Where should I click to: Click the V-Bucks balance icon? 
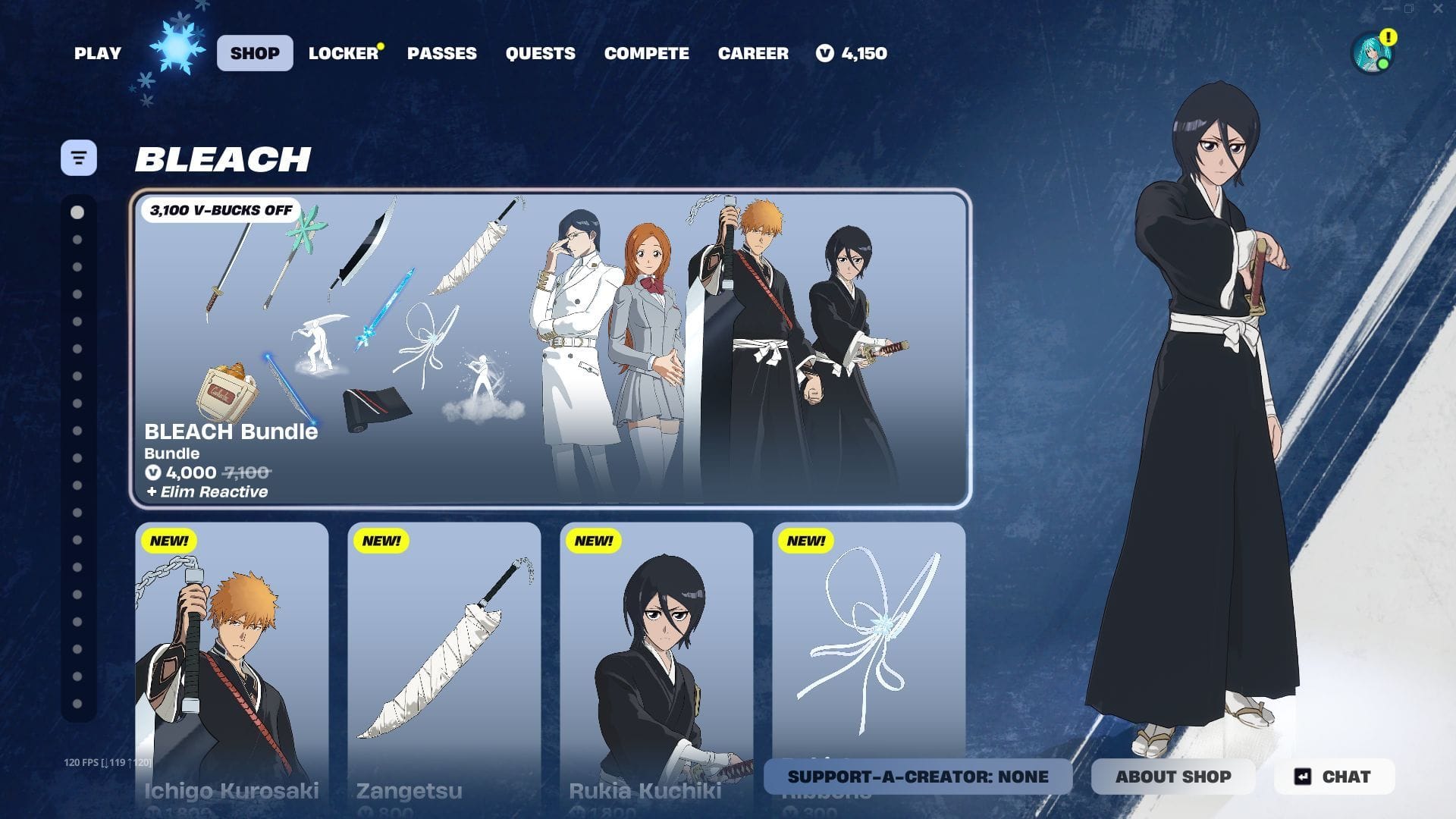click(826, 53)
